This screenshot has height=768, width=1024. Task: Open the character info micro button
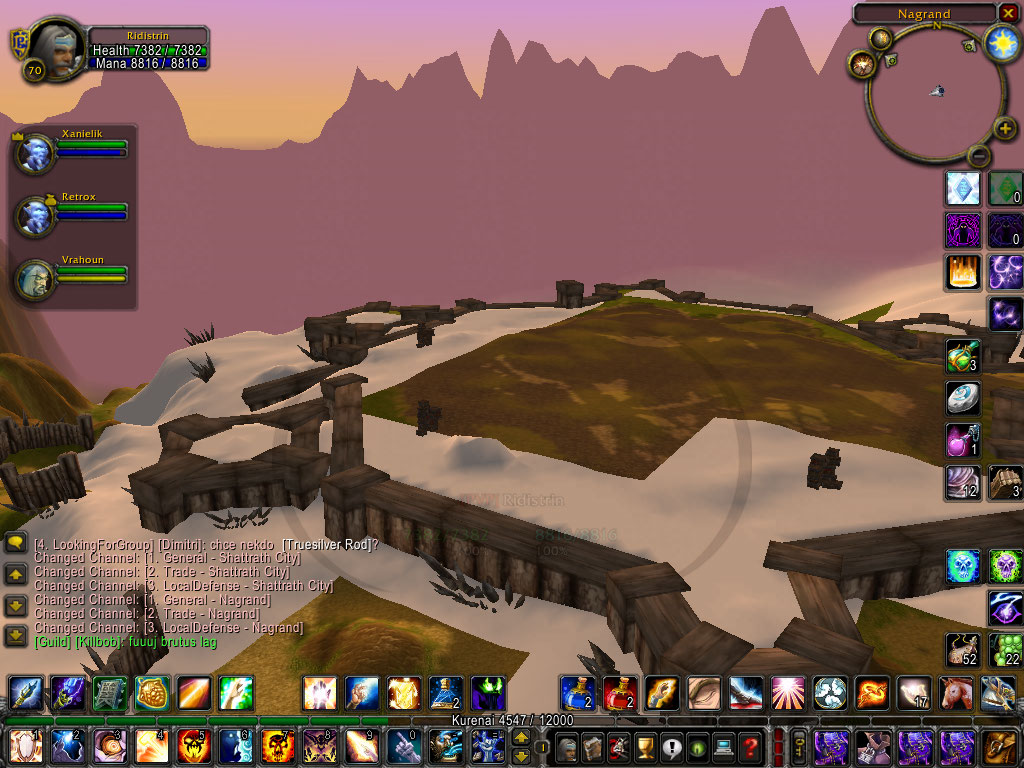click(567, 747)
